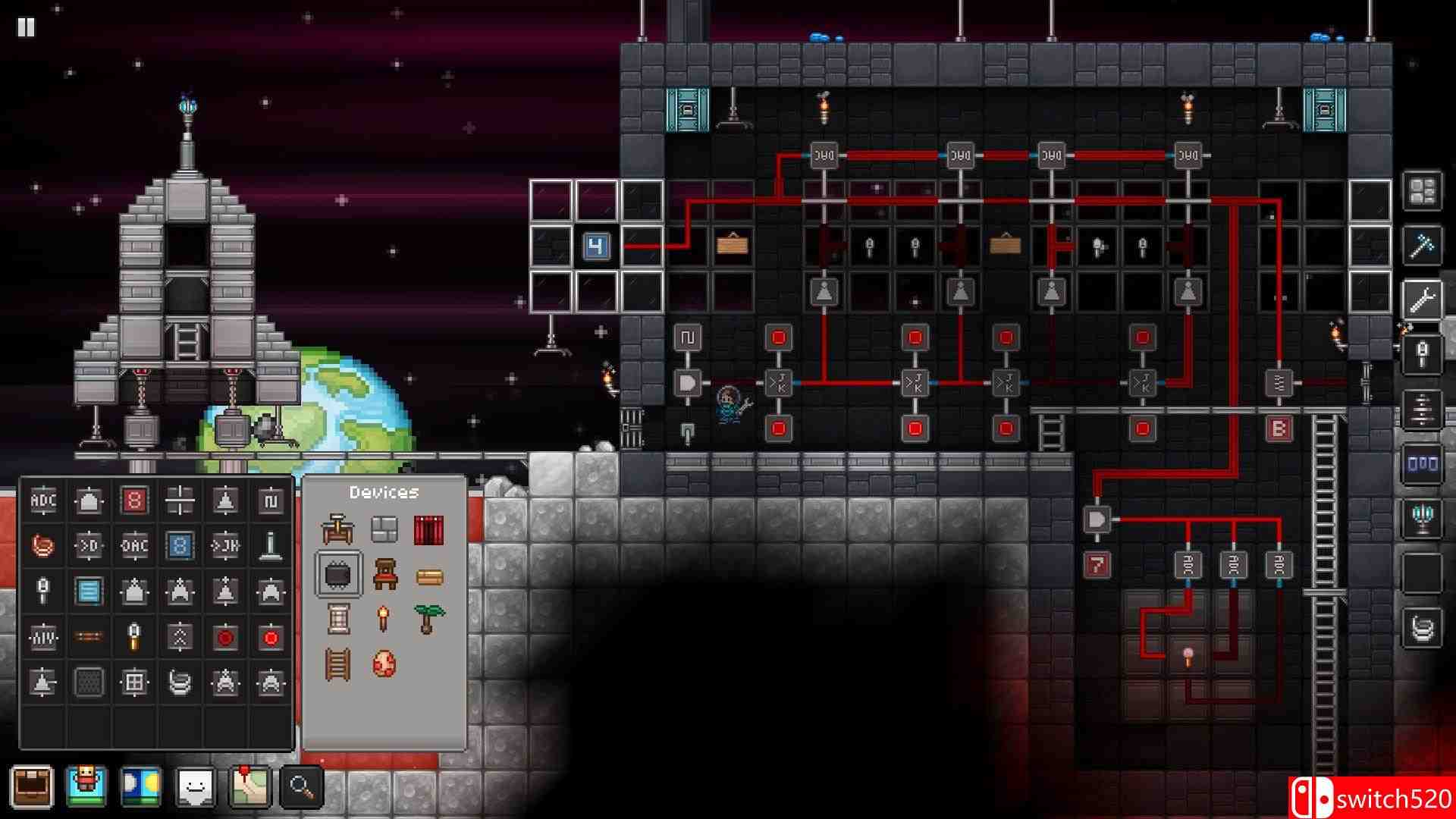
Task: Select the JK flip-flop component
Action: [x=225, y=544]
